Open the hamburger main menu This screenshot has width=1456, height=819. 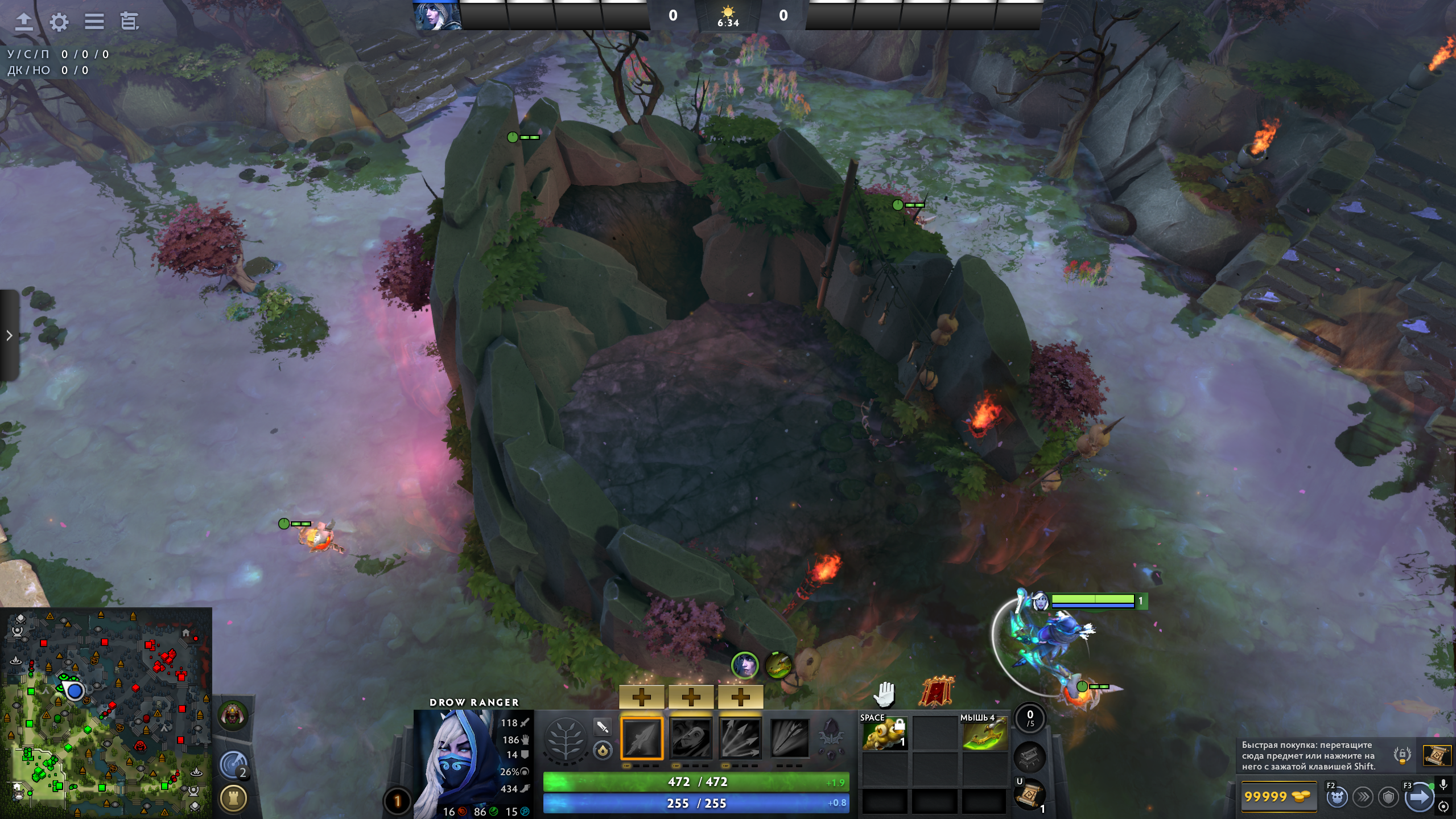pos(94,22)
